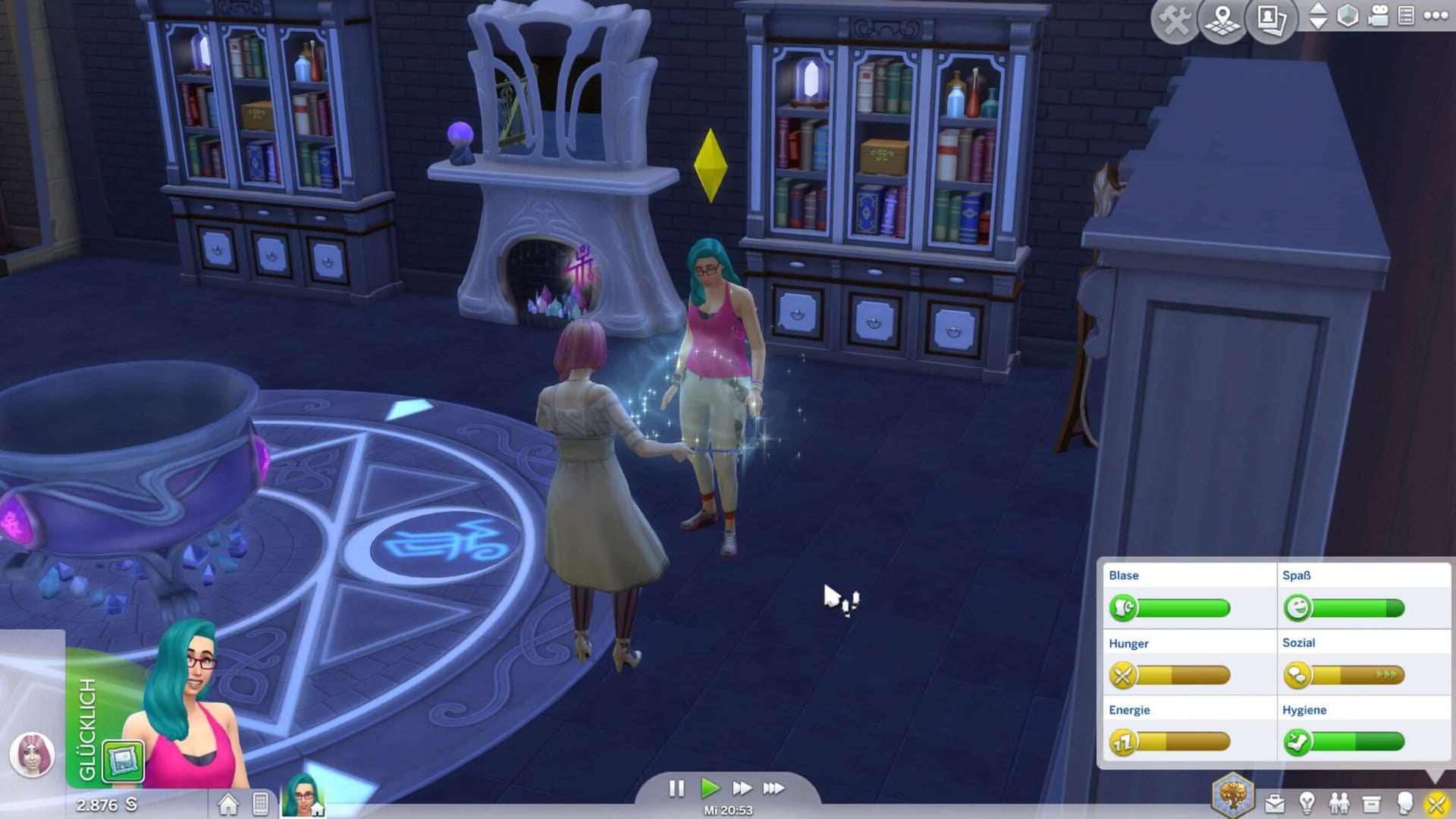Image resolution: width=1456 pixels, height=819 pixels.
Task: Activate ultra speed triple arrows
Action: (x=773, y=789)
